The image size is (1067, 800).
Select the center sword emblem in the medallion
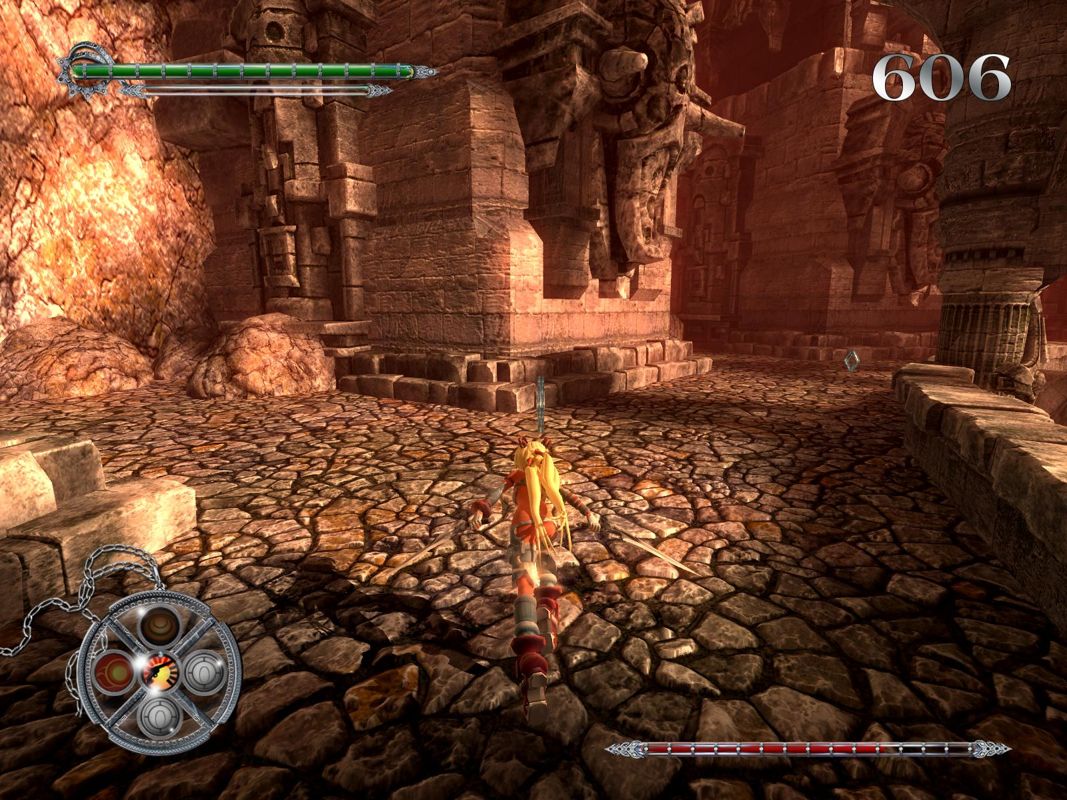point(158,670)
